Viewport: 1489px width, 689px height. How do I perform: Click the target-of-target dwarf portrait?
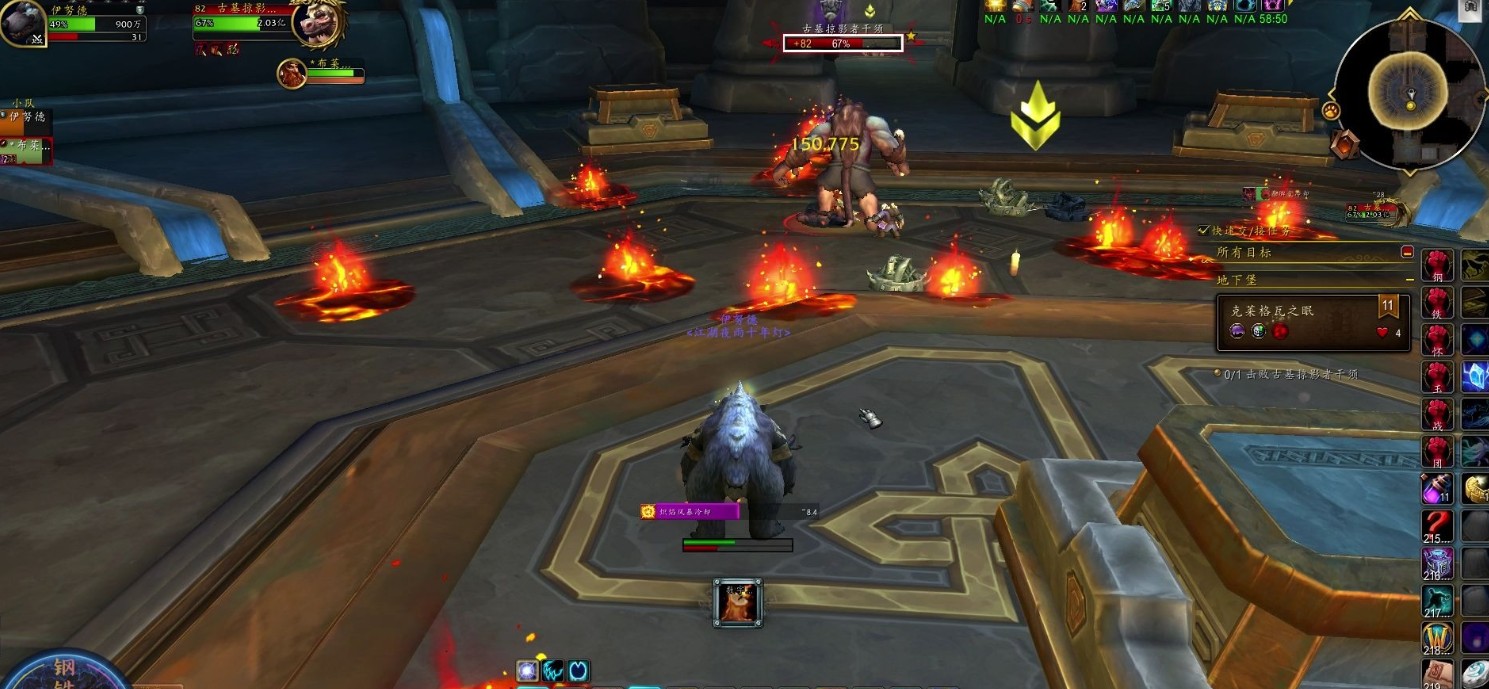point(292,73)
